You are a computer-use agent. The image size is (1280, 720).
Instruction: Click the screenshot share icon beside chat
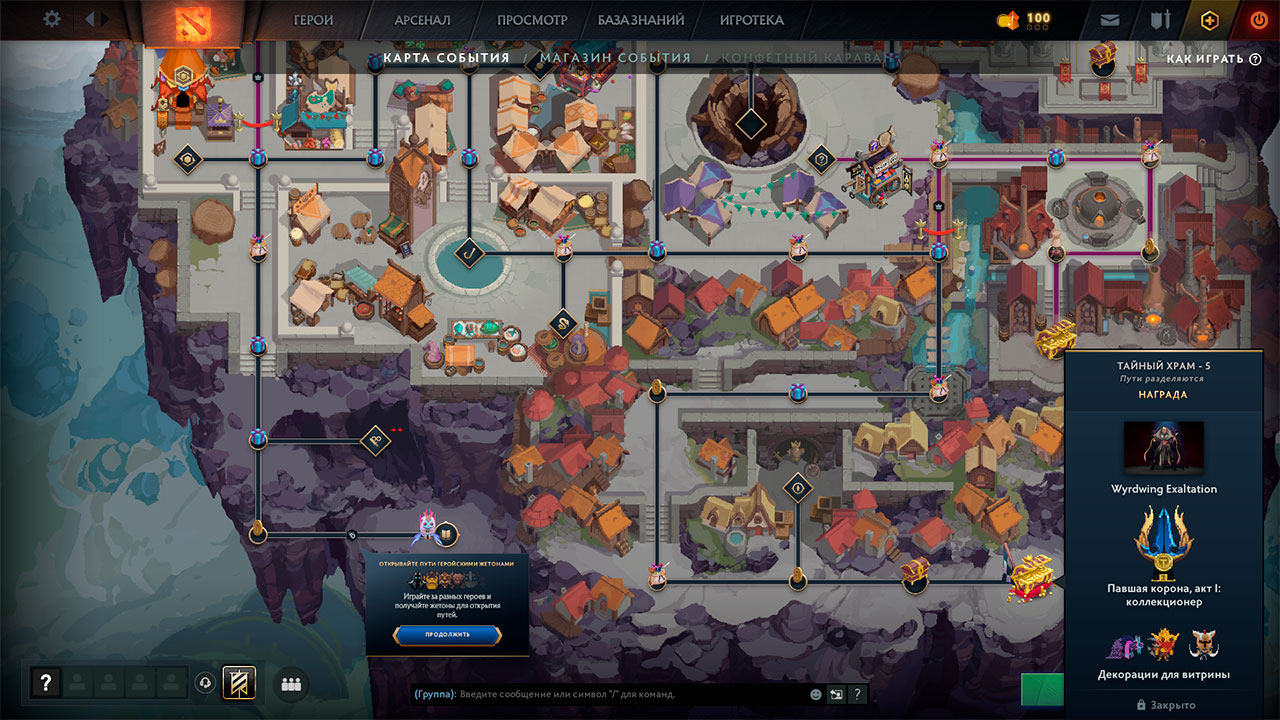tap(836, 694)
